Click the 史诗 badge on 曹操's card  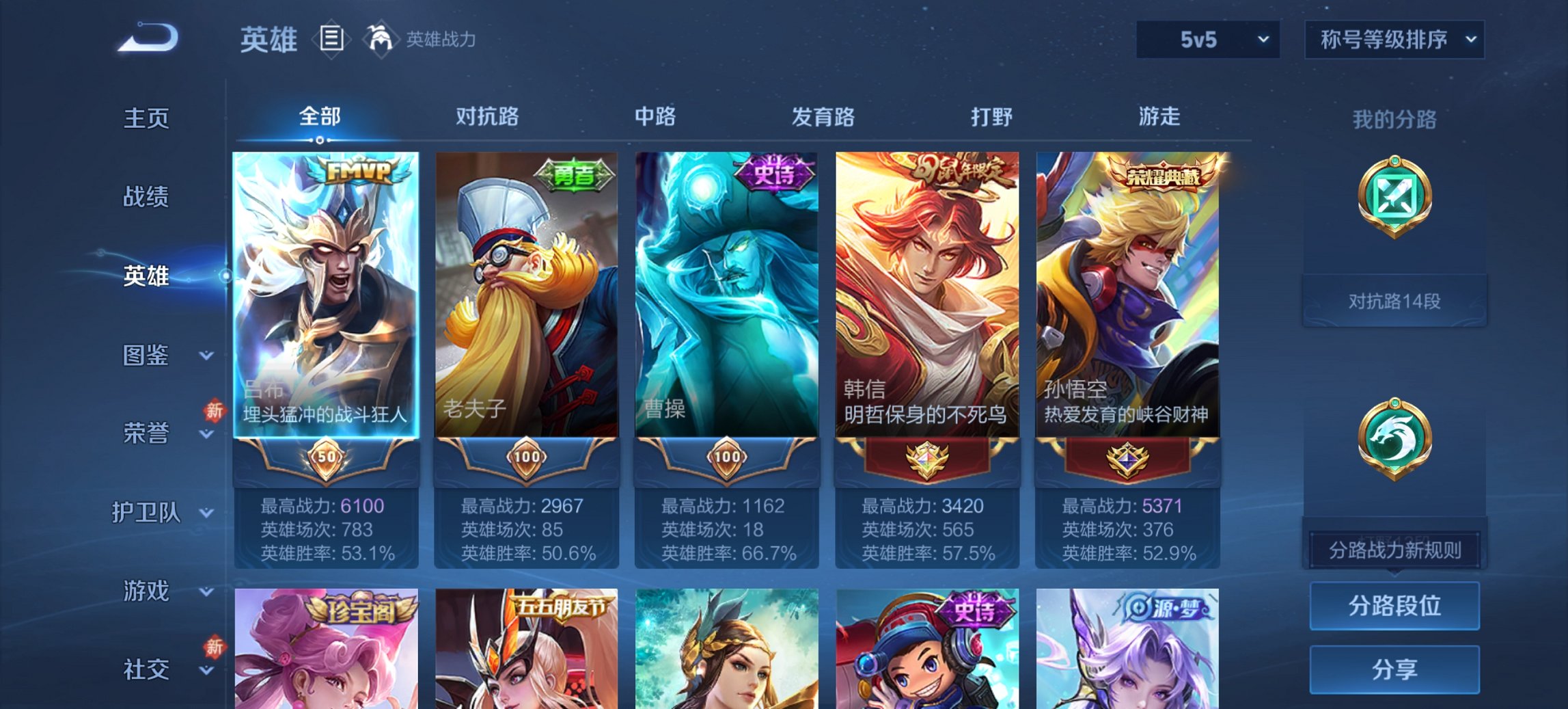[x=777, y=176]
